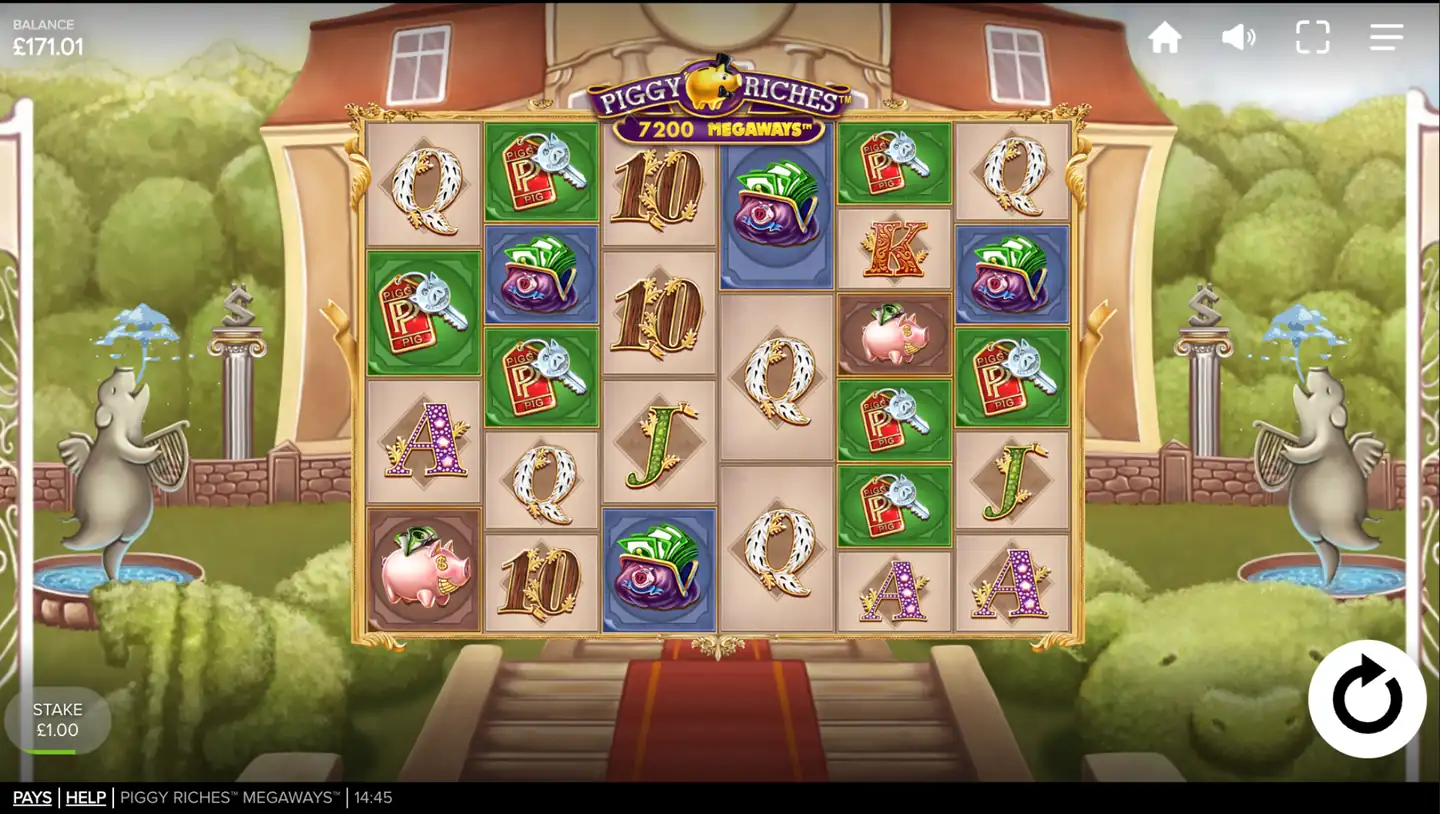The width and height of the screenshot is (1440, 814).
Task: Click the pink piggy bank symbol
Action: coord(894,334)
